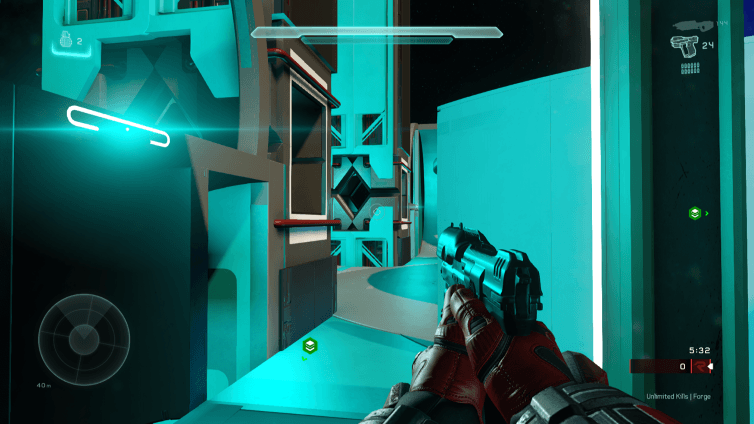
Task: Click the green waypoint marker with arrow
Action: point(694,213)
